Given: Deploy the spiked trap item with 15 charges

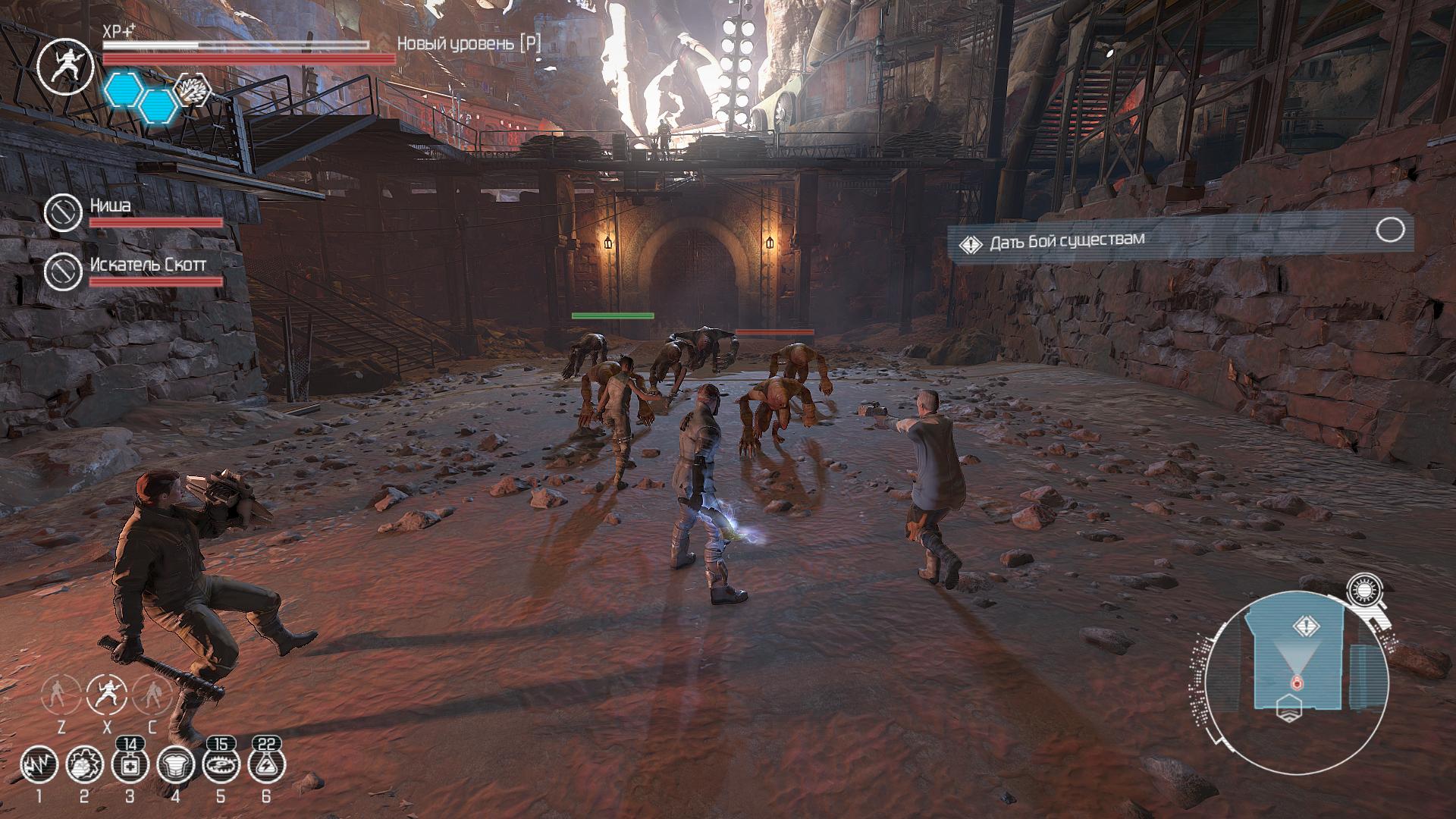Looking at the screenshot, I should tap(221, 766).
